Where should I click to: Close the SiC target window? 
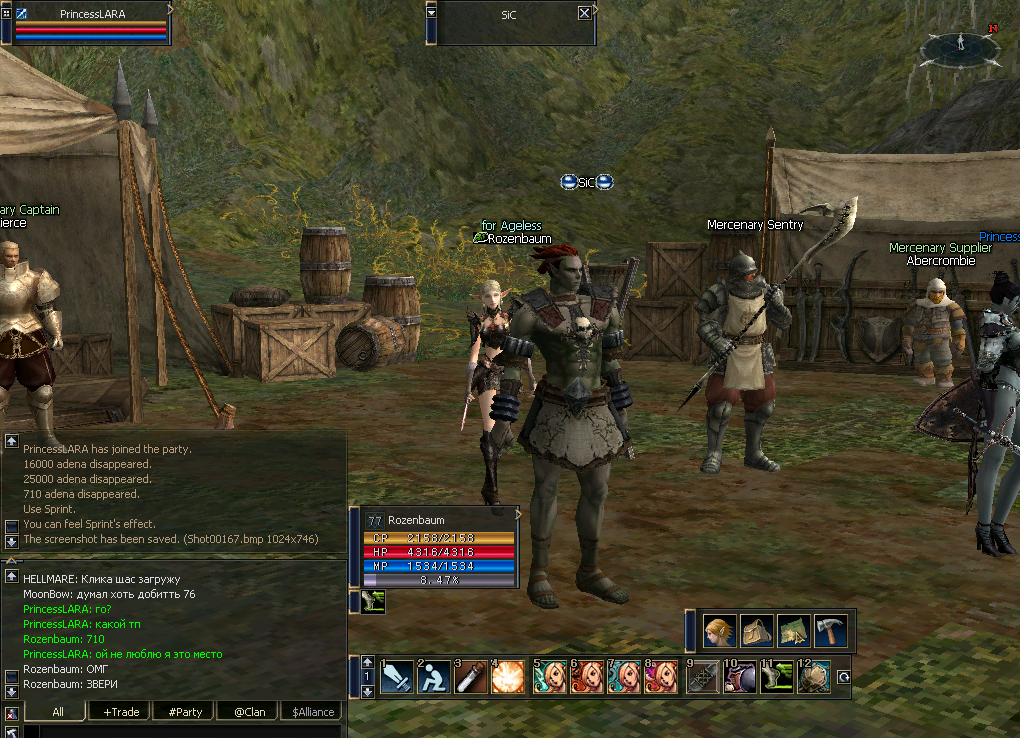coord(585,13)
